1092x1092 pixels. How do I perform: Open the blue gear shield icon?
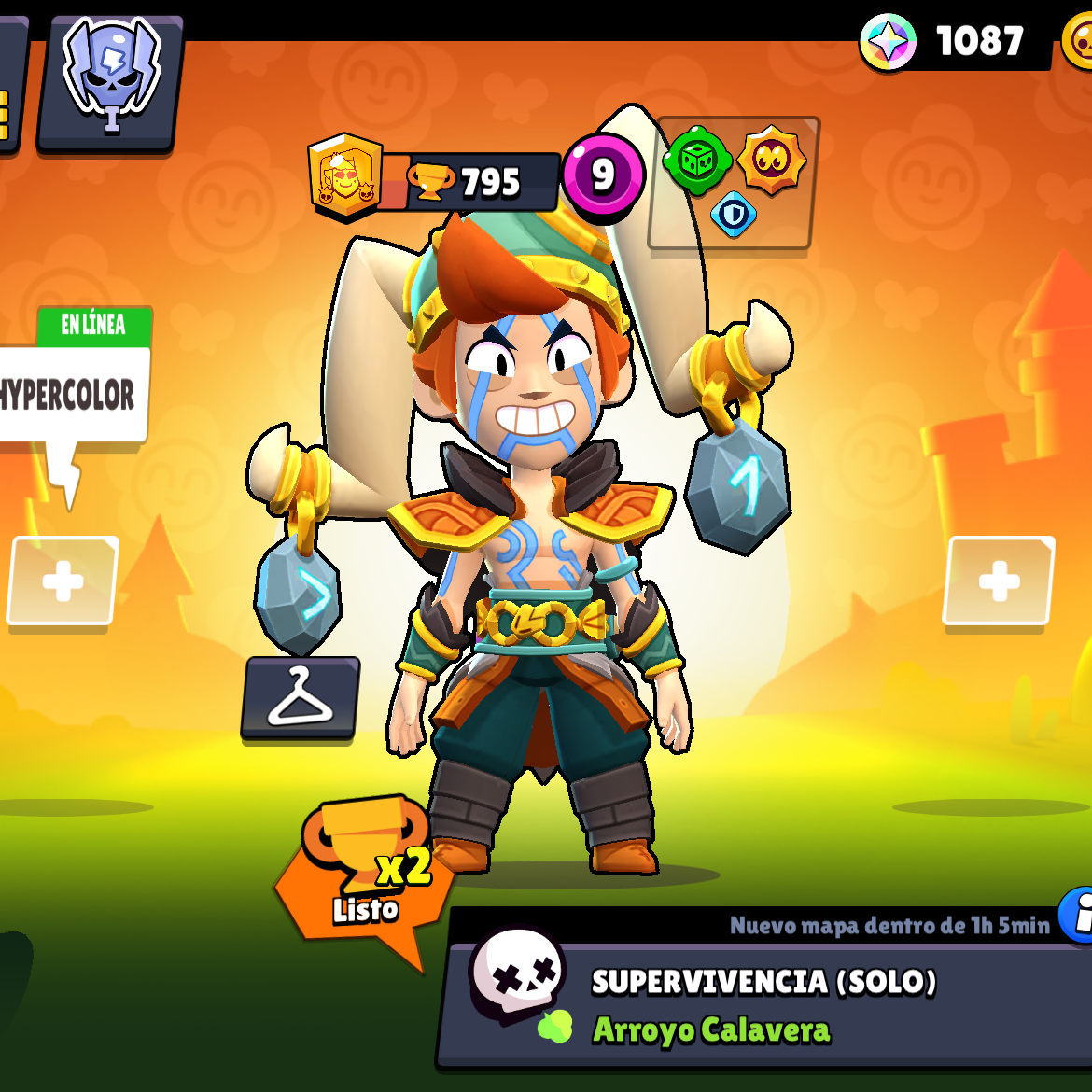(x=734, y=215)
